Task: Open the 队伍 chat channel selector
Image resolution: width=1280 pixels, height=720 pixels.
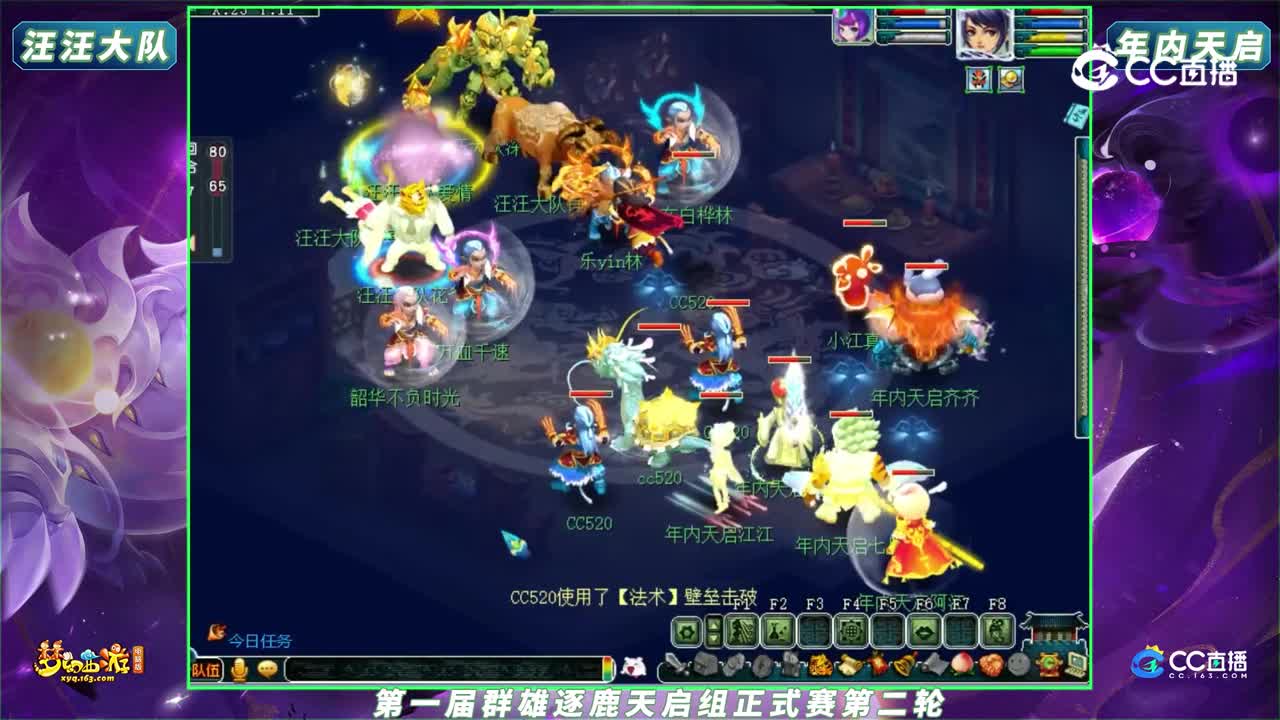Action: (204, 668)
